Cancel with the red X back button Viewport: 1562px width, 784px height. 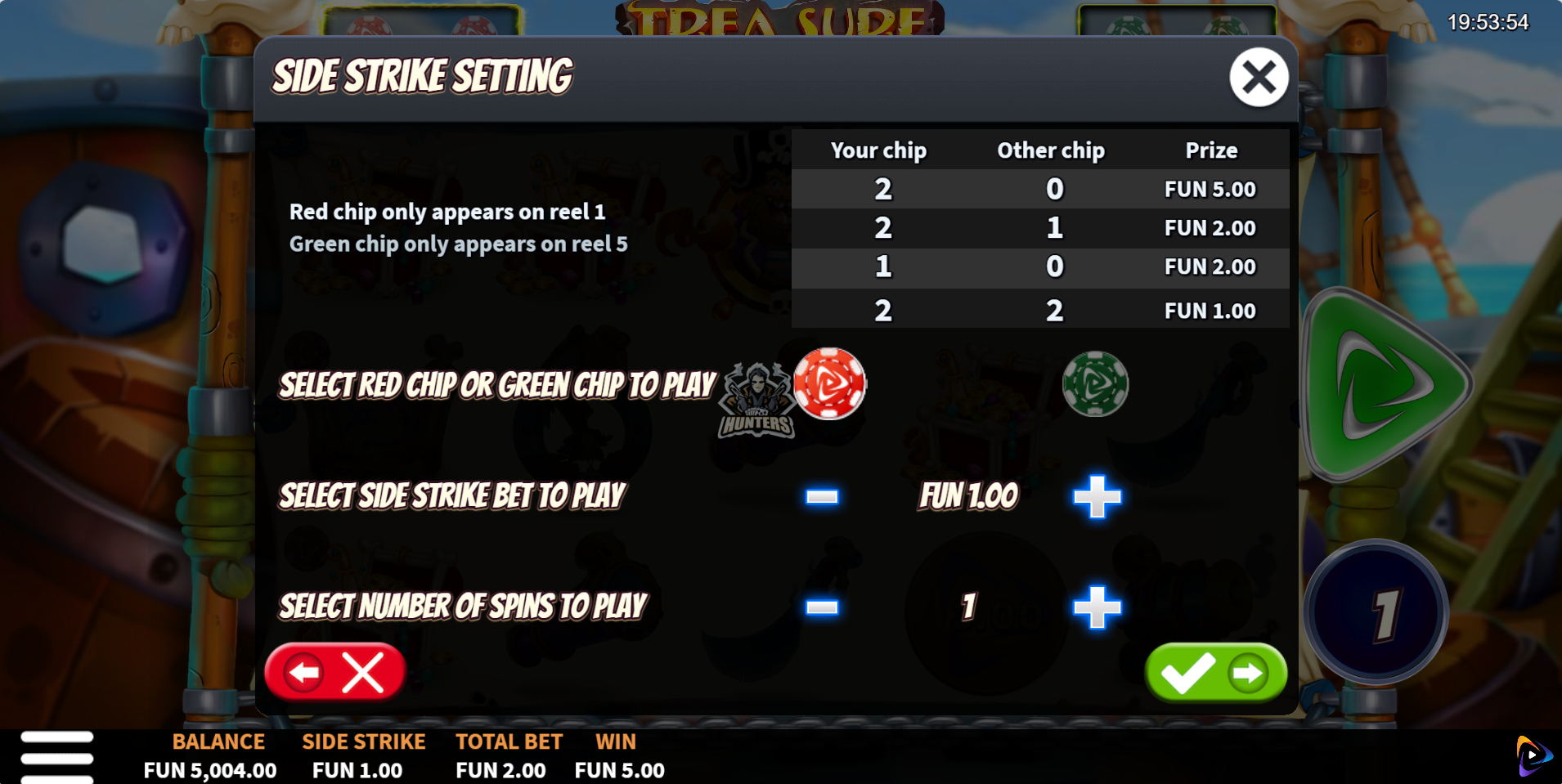[335, 673]
